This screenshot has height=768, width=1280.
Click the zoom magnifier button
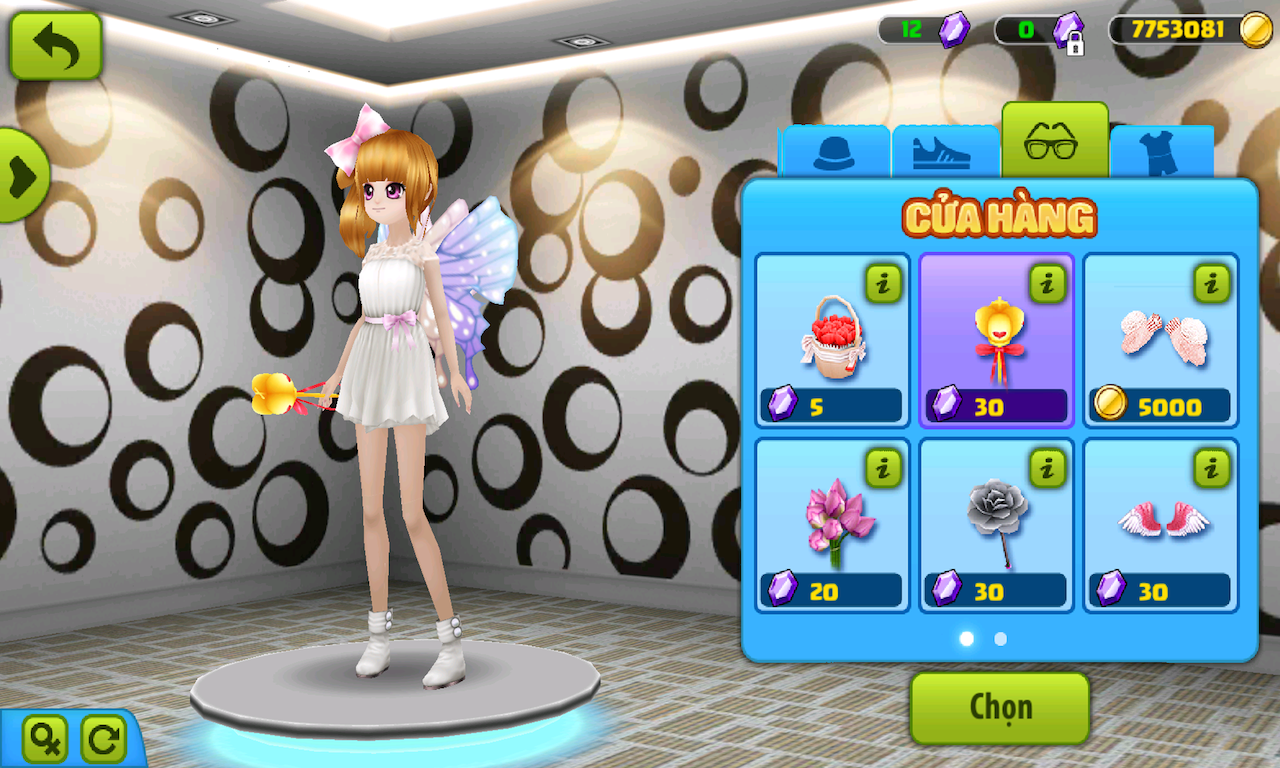(45, 740)
